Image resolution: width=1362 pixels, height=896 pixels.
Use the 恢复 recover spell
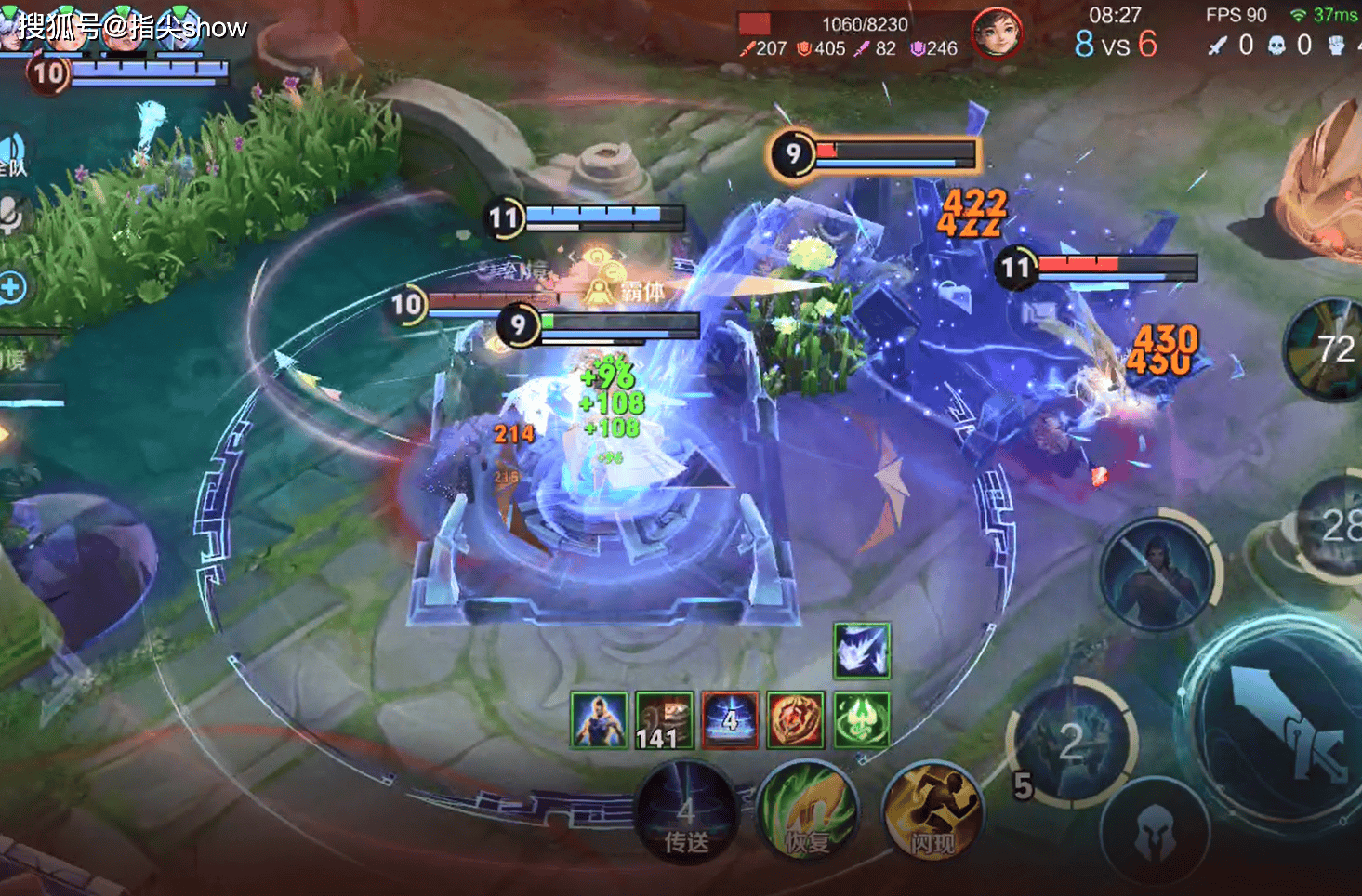[806, 813]
